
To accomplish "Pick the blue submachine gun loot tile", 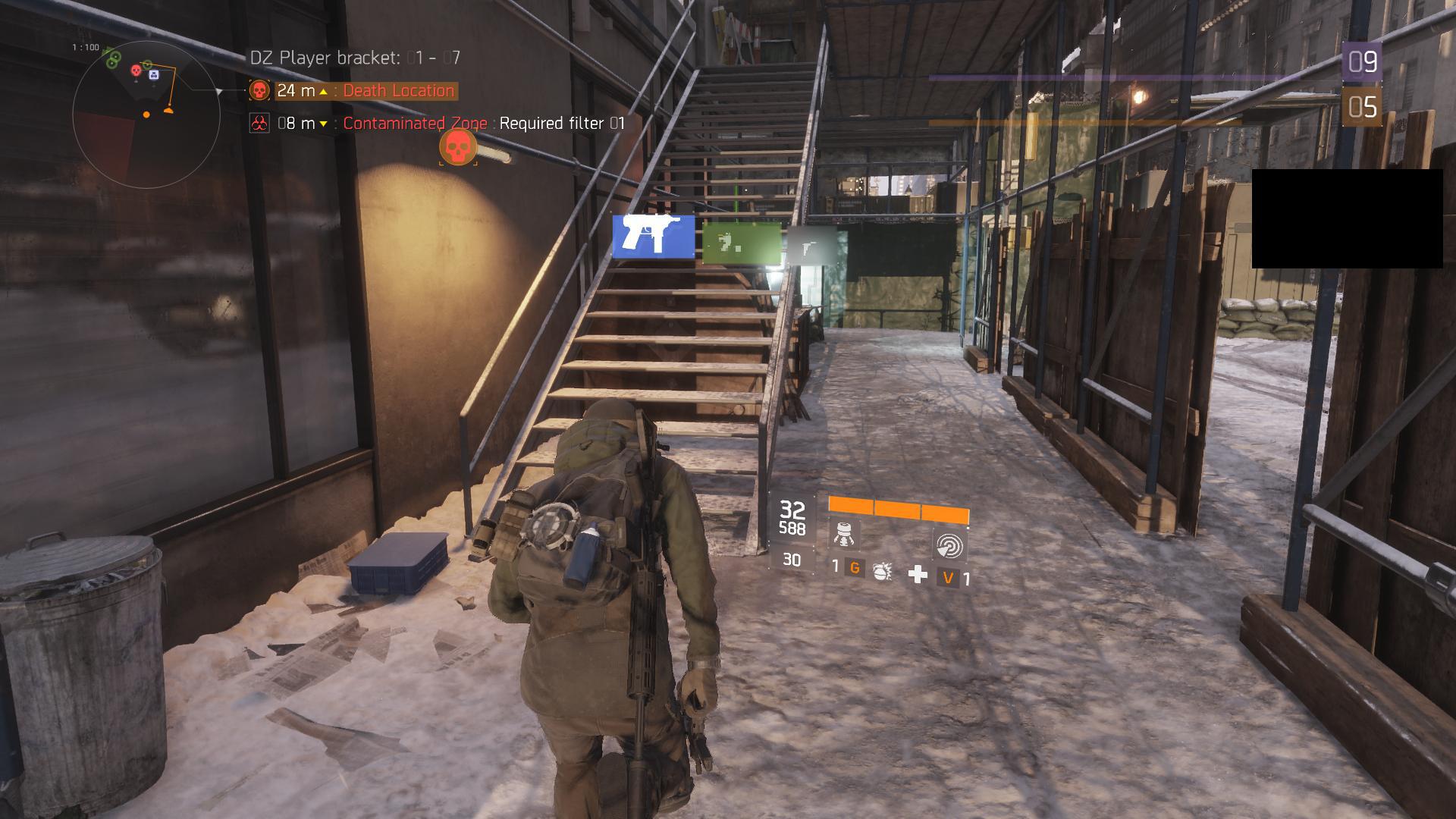I will 653,237.
